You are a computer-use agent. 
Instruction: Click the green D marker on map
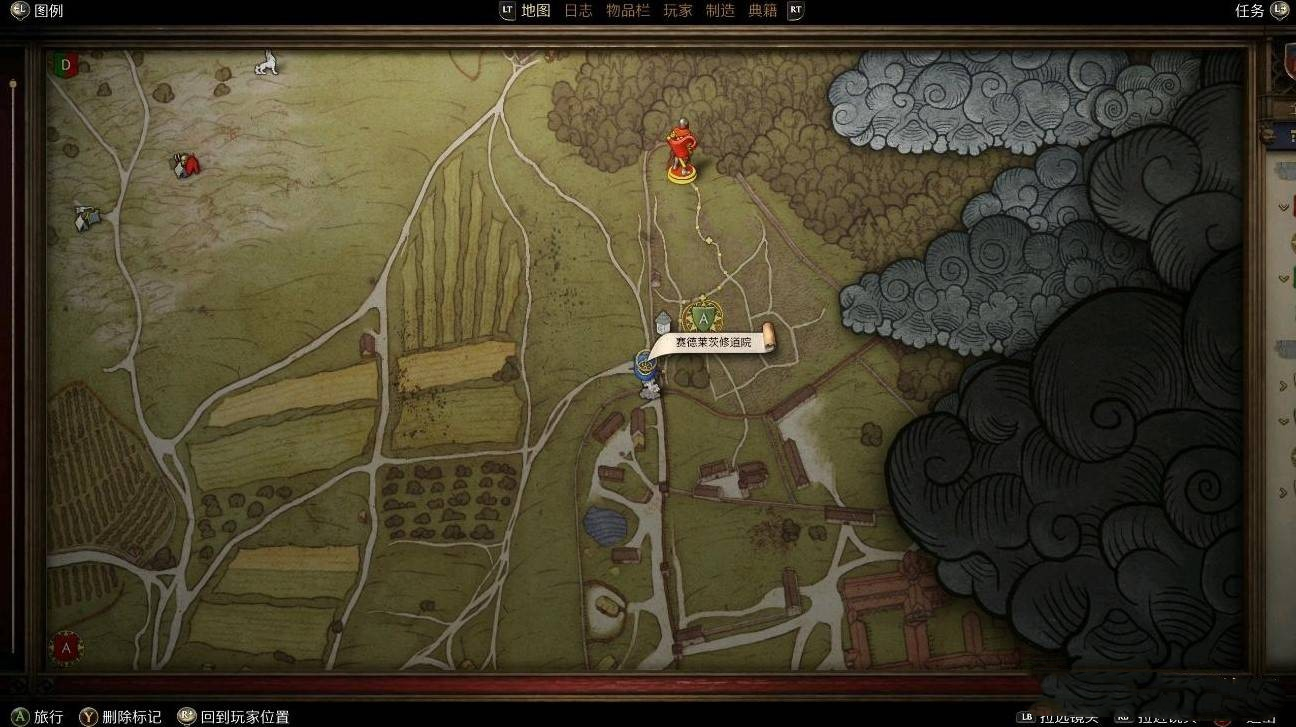tap(66, 65)
